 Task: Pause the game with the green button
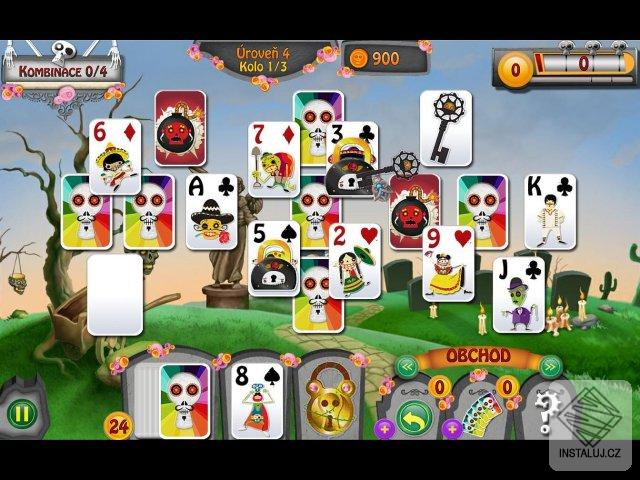pos(21,415)
